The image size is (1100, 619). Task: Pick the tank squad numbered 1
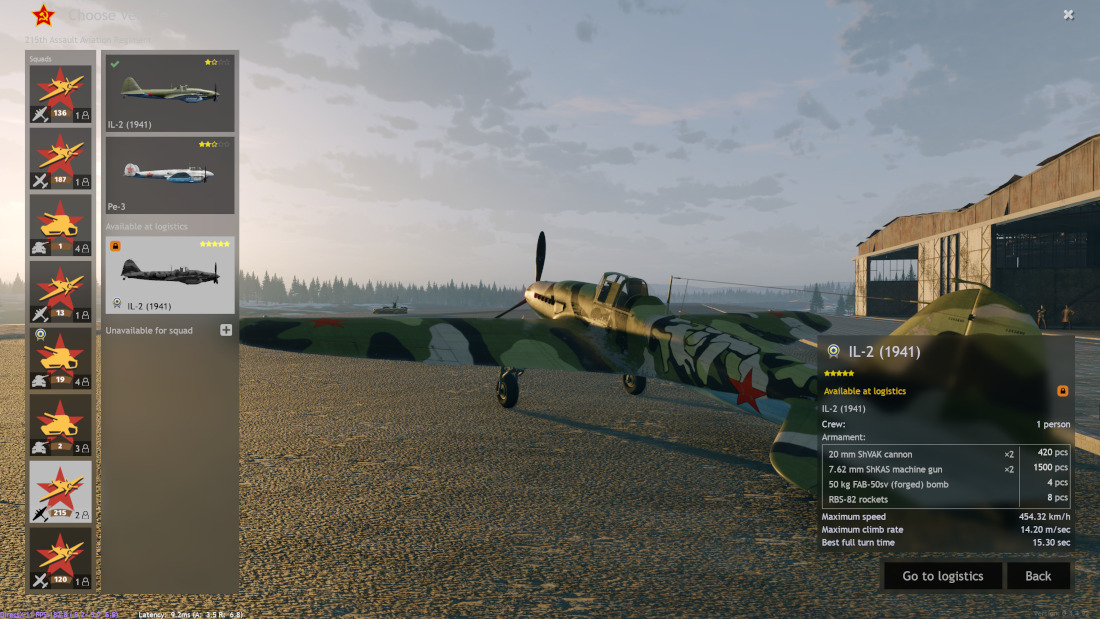coord(60,226)
